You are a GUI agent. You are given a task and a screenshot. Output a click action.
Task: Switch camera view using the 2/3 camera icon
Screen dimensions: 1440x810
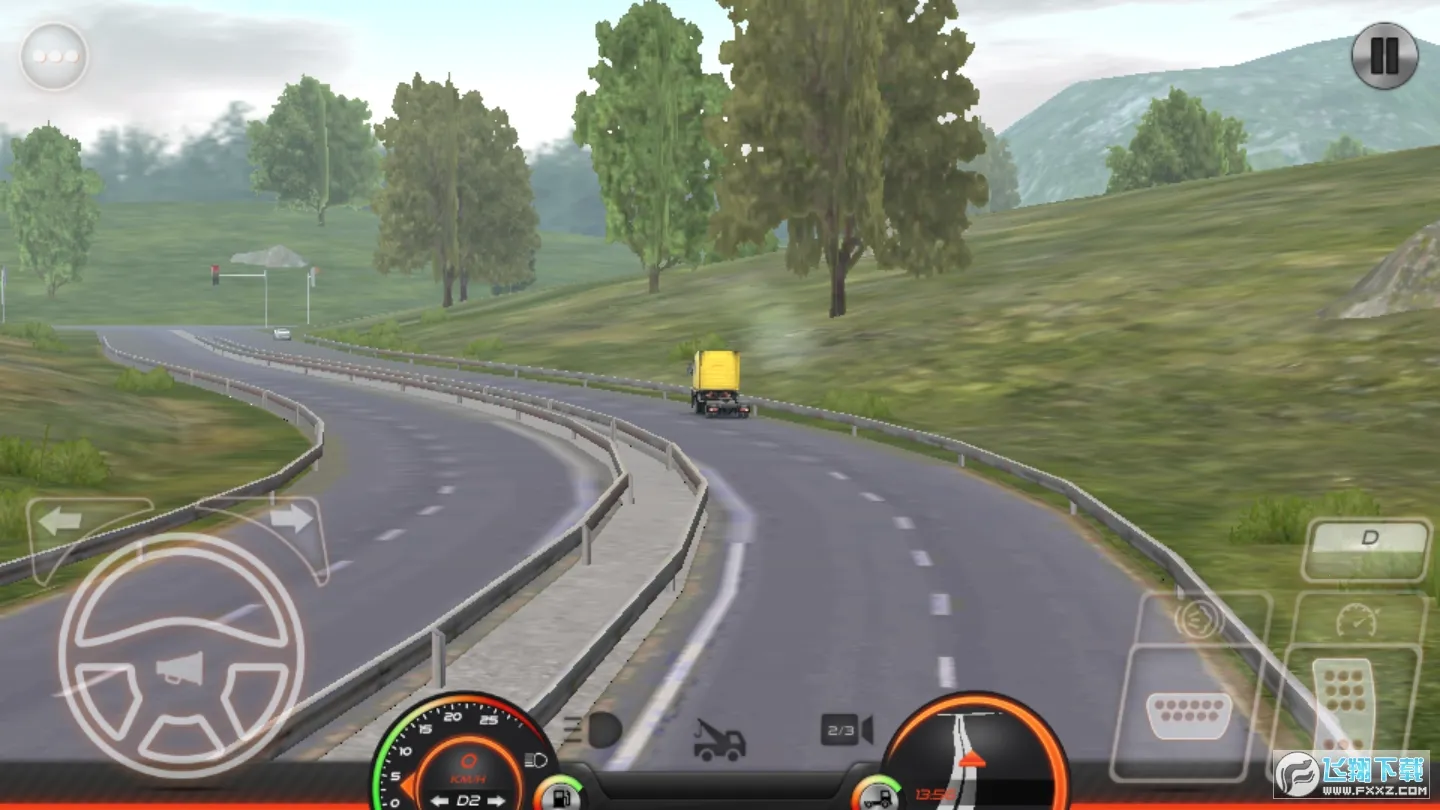click(x=846, y=730)
